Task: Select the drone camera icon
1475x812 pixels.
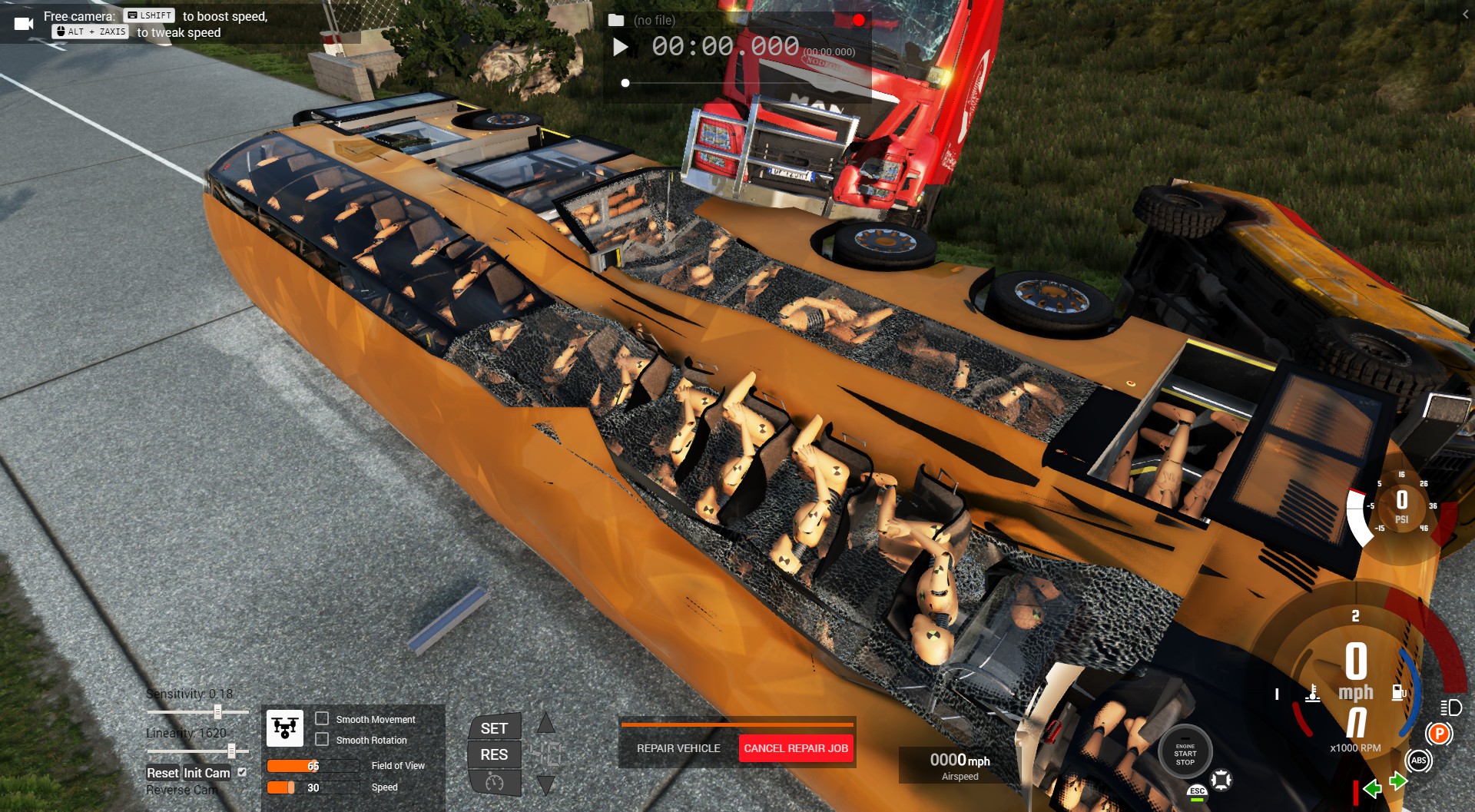Action: (x=284, y=727)
